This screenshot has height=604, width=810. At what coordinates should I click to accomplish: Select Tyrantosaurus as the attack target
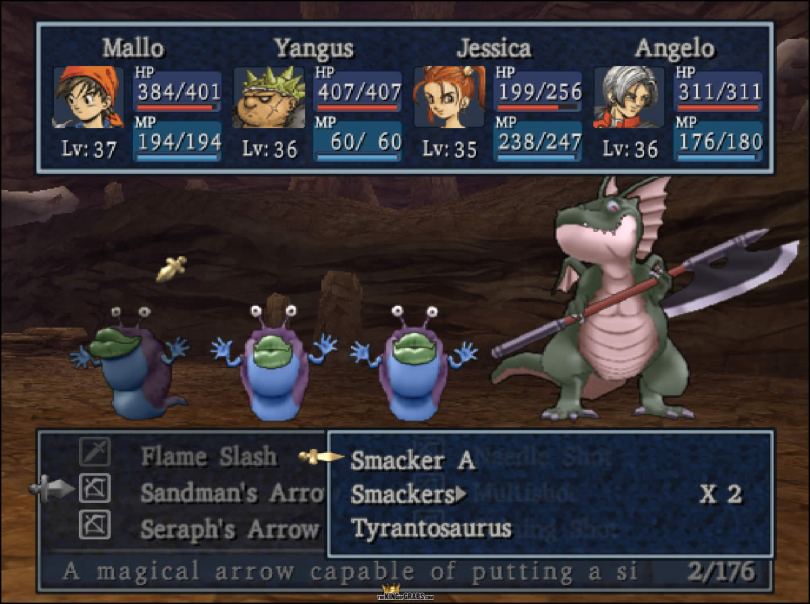pyautogui.click(x=431, y=527)
